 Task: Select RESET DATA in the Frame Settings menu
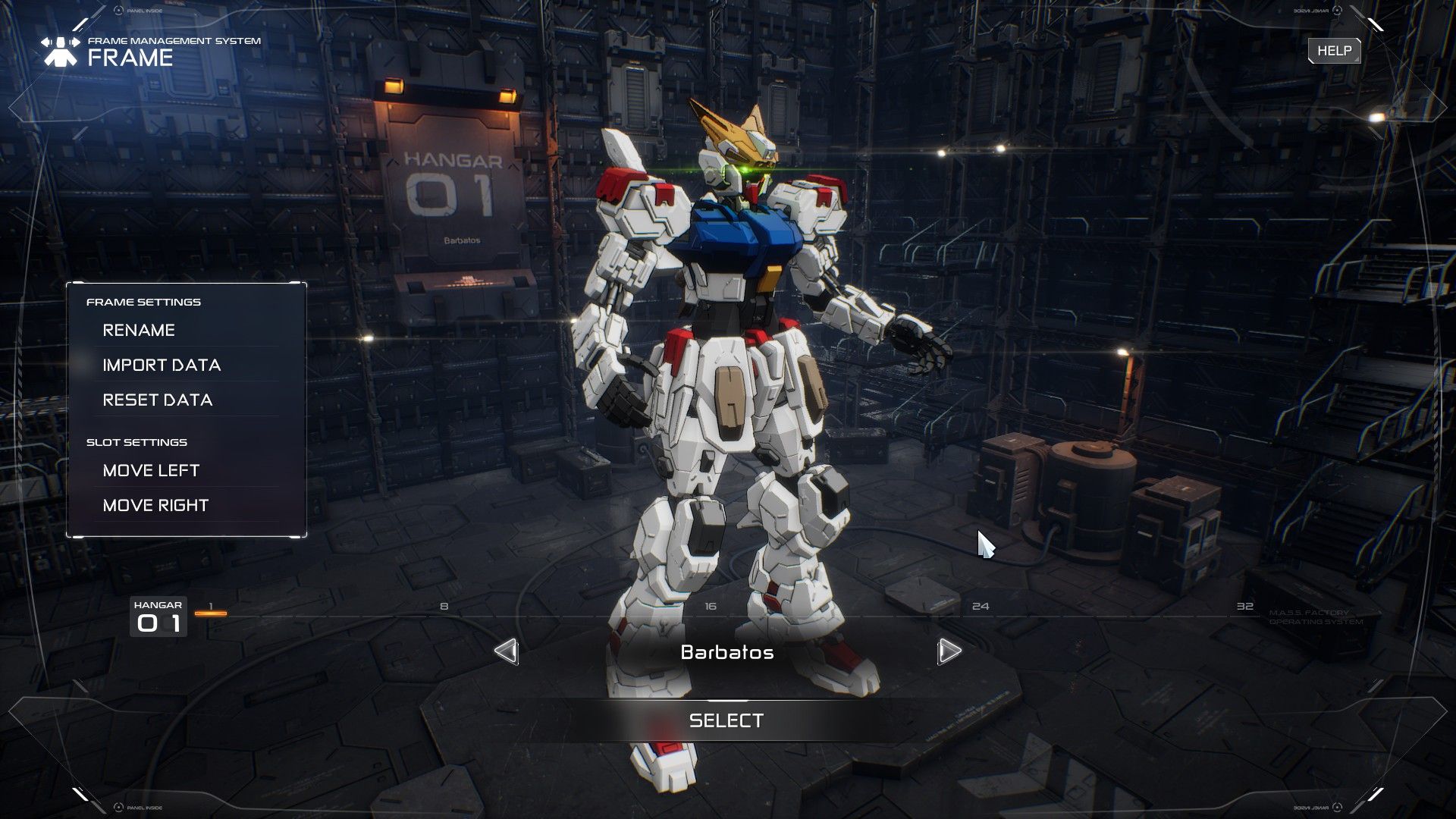(x=157, y=399)
